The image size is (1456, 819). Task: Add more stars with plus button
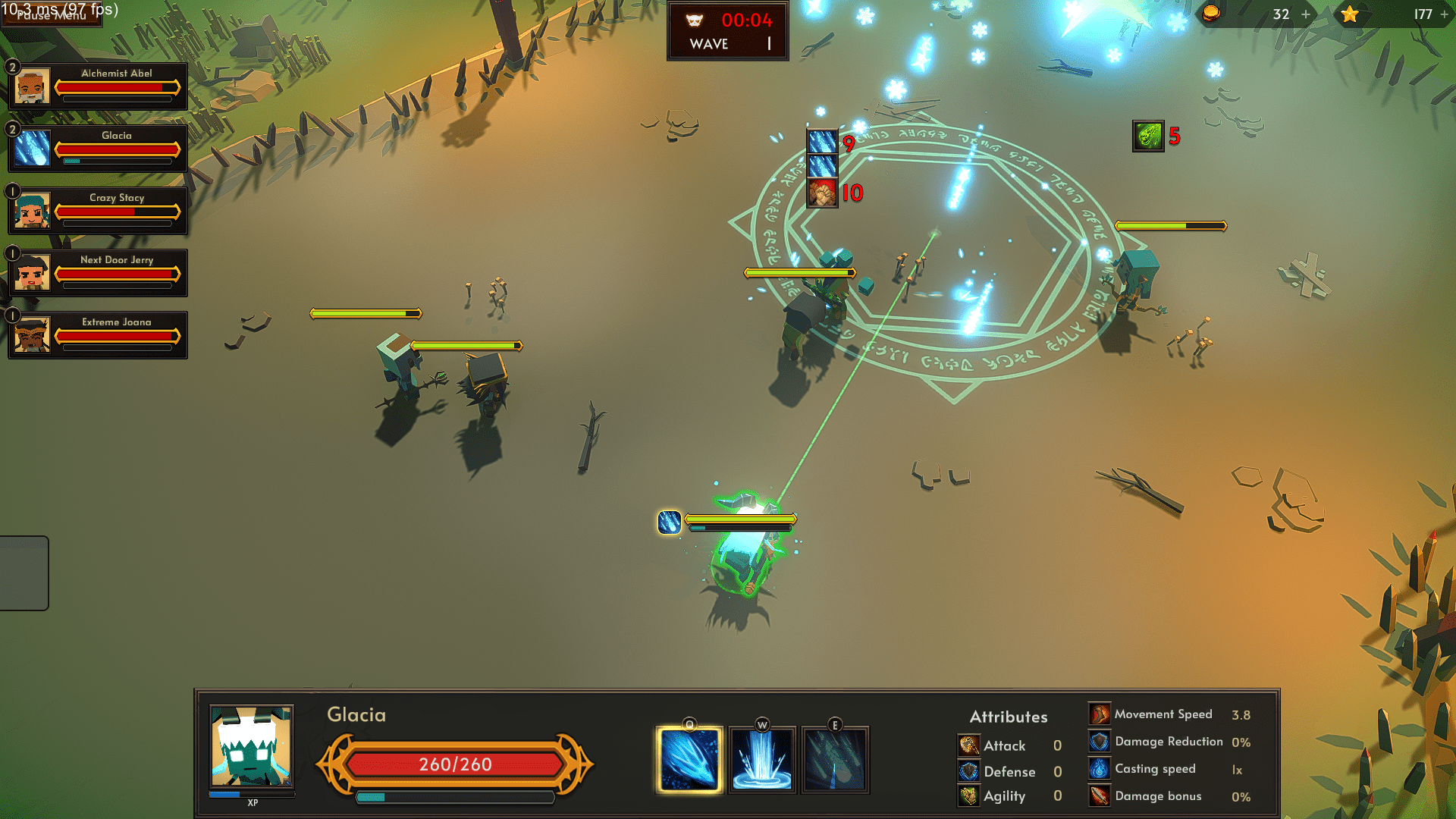pyautogui.click(x=1445, y=14)
